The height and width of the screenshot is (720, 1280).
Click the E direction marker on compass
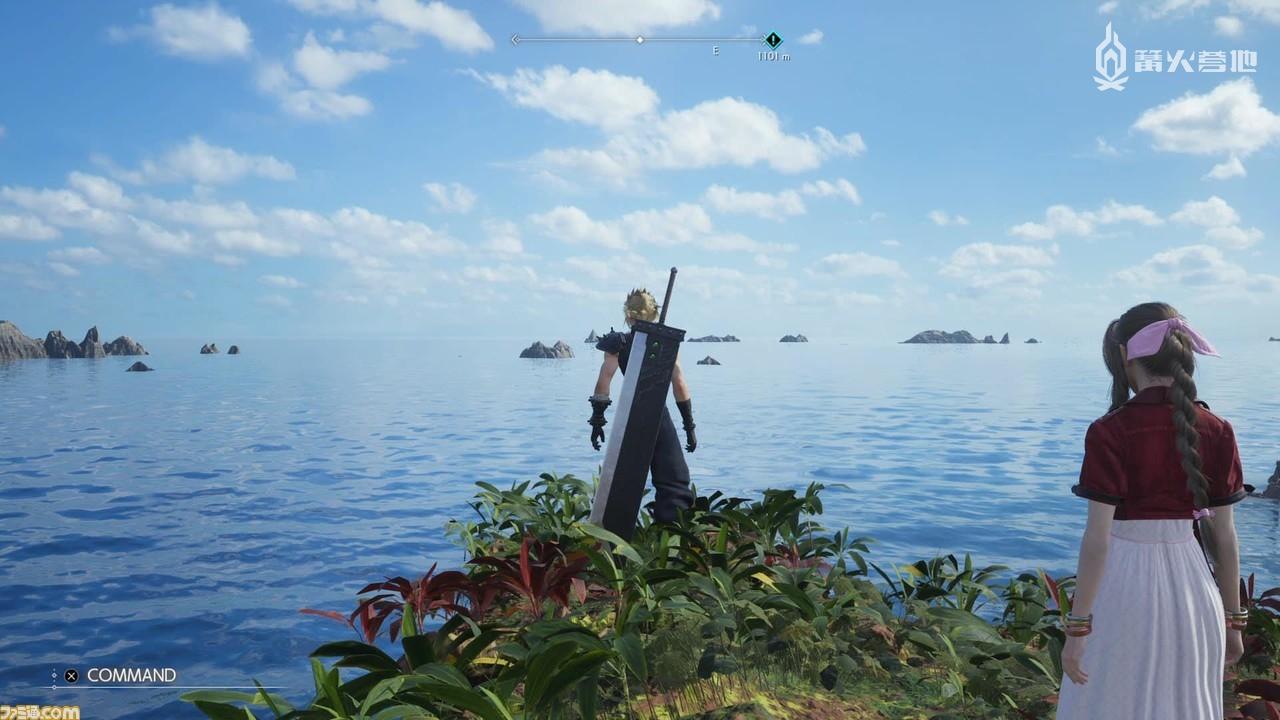click(715, 47)
